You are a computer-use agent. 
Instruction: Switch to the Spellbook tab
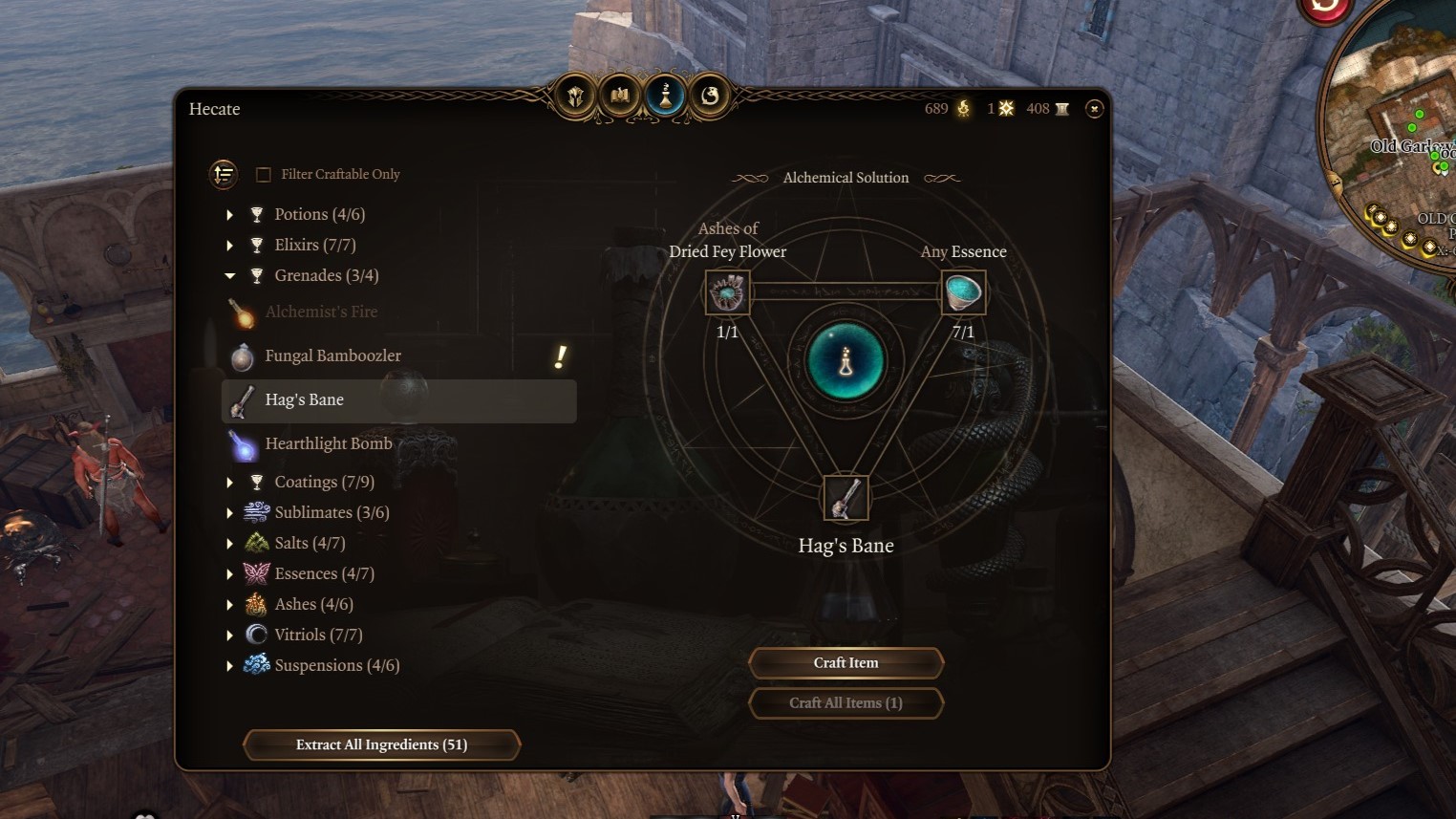pos(619,95)
